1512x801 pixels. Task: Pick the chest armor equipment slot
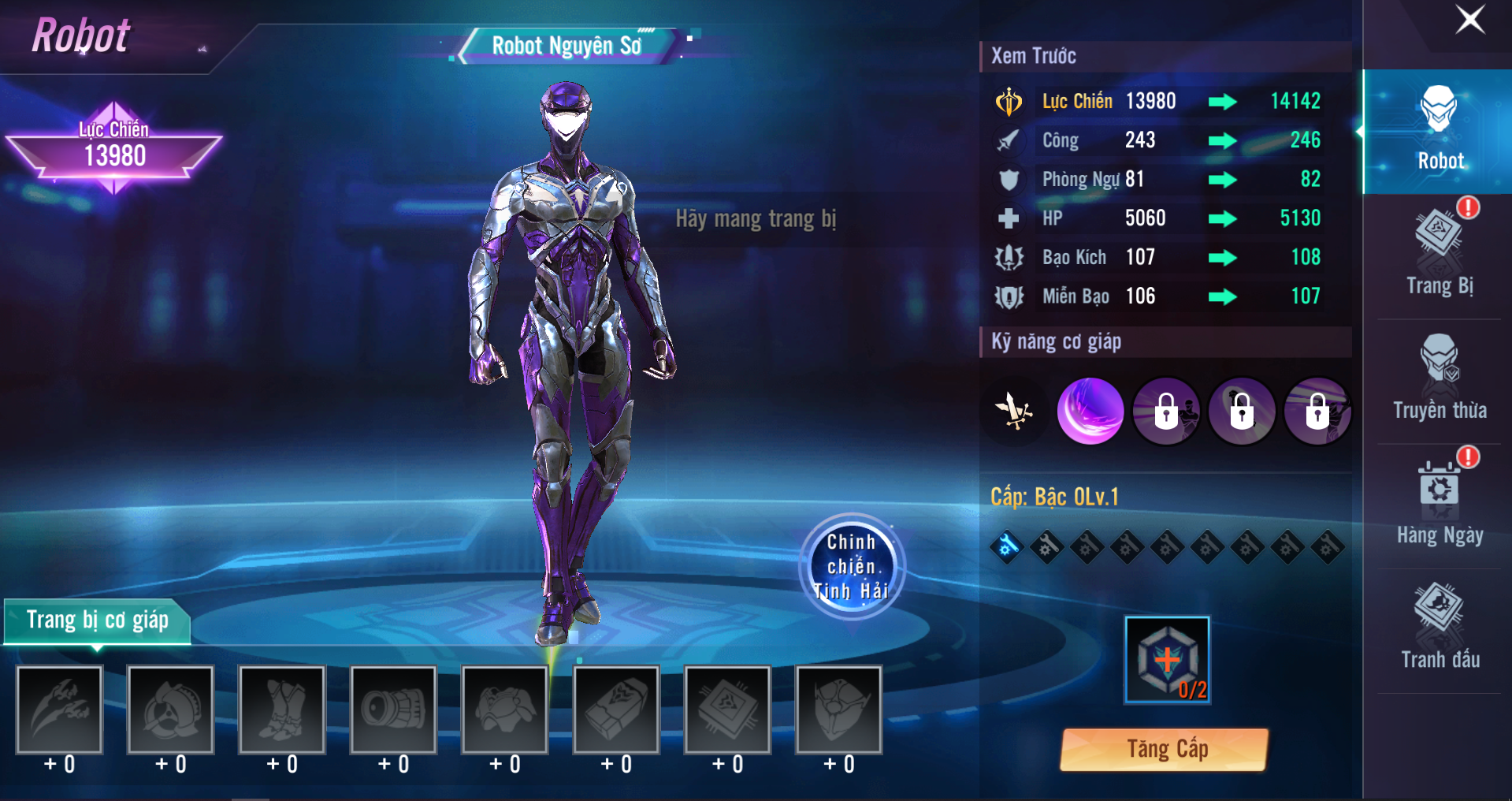click(505, 710)
